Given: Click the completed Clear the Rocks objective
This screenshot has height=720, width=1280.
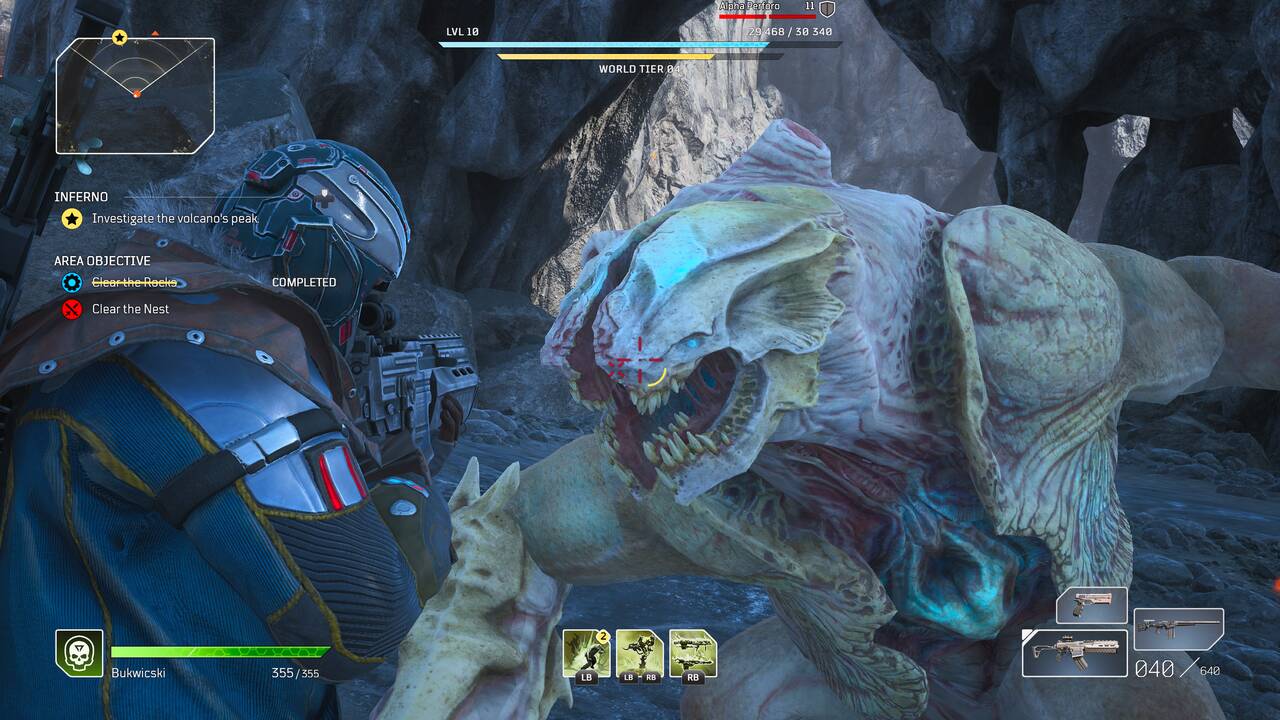Looking at the screenshot, I should tap(134, 283).
